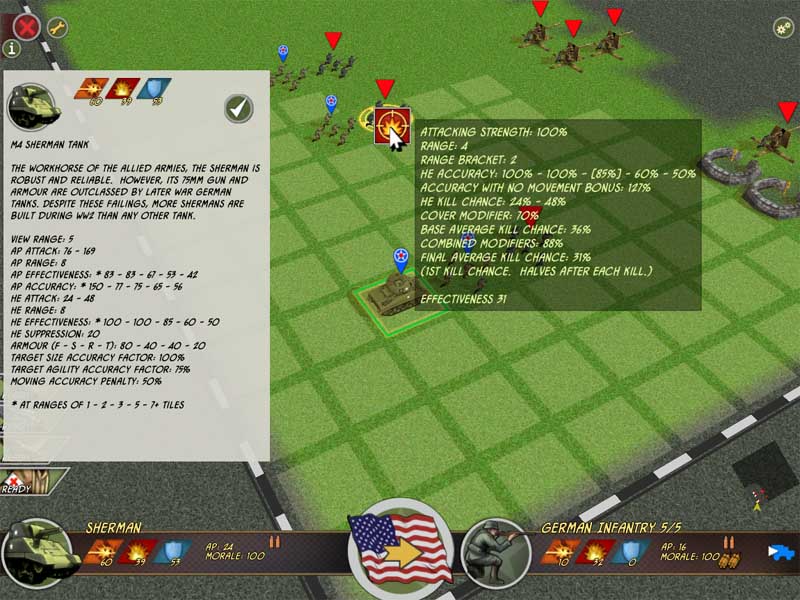Screen dimensions: 800x600
Task: End turn with the American flag button
Action: [400, 549]
